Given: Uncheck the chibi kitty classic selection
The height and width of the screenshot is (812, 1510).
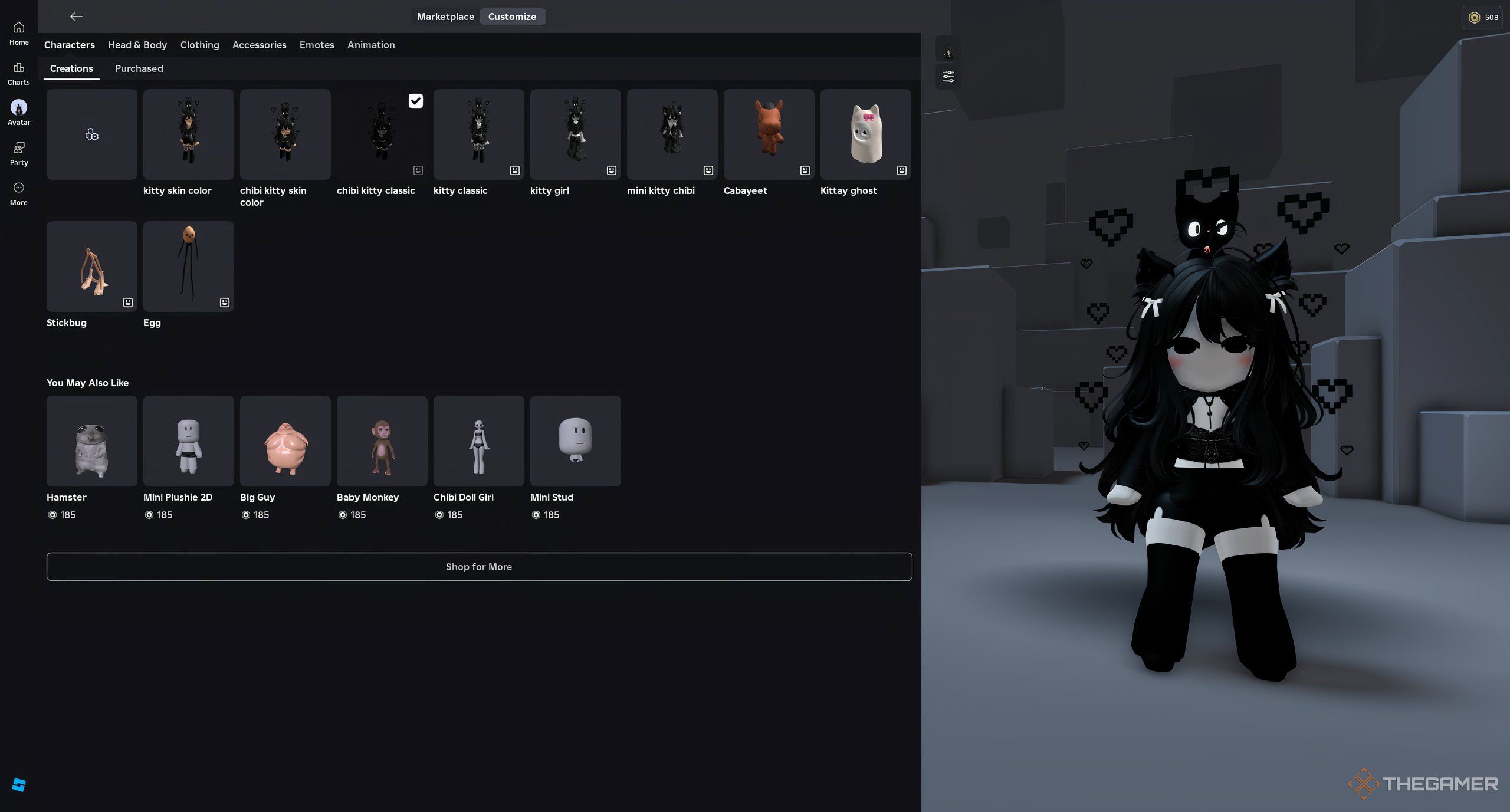Looking at the screenshot, I should [416, 101].
